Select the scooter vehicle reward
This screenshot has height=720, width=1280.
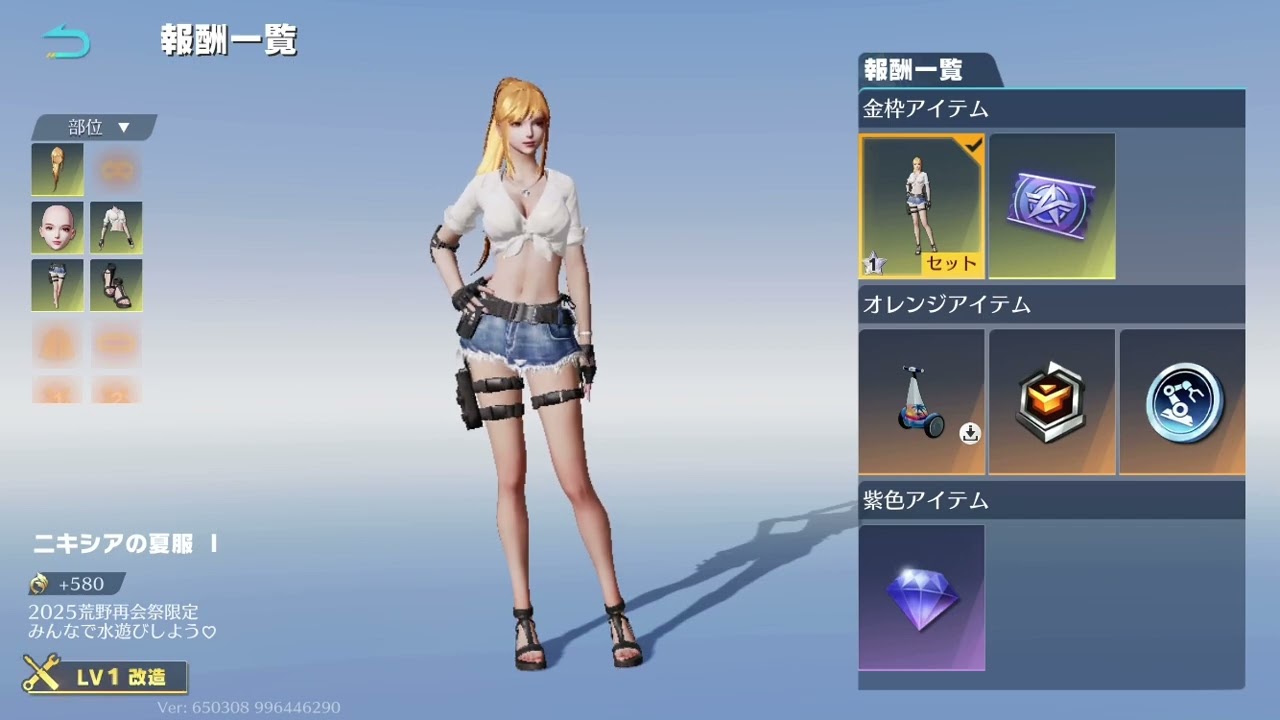921,401
